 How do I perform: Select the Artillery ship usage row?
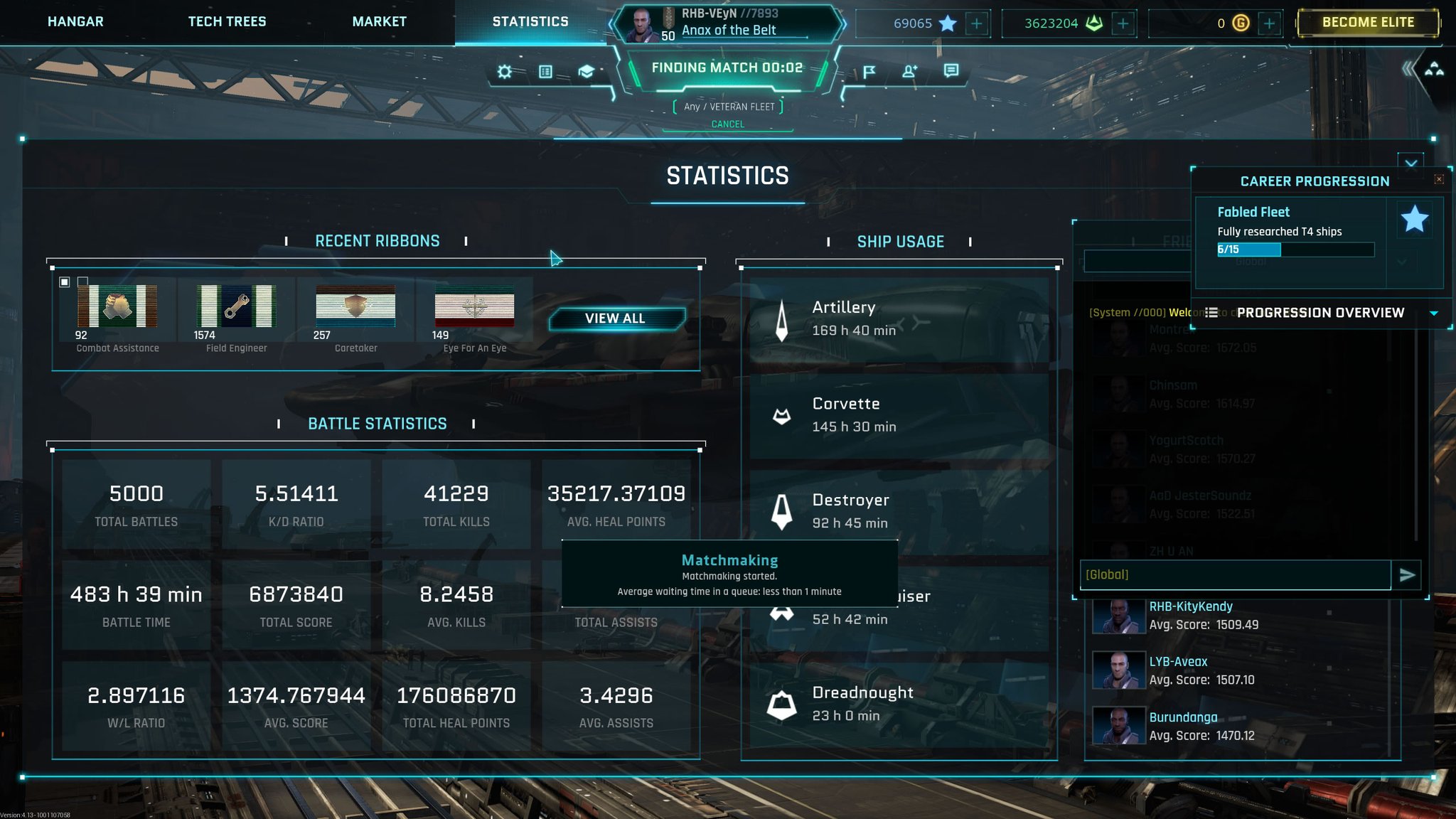pyautogui.click(x=899, y=318)
